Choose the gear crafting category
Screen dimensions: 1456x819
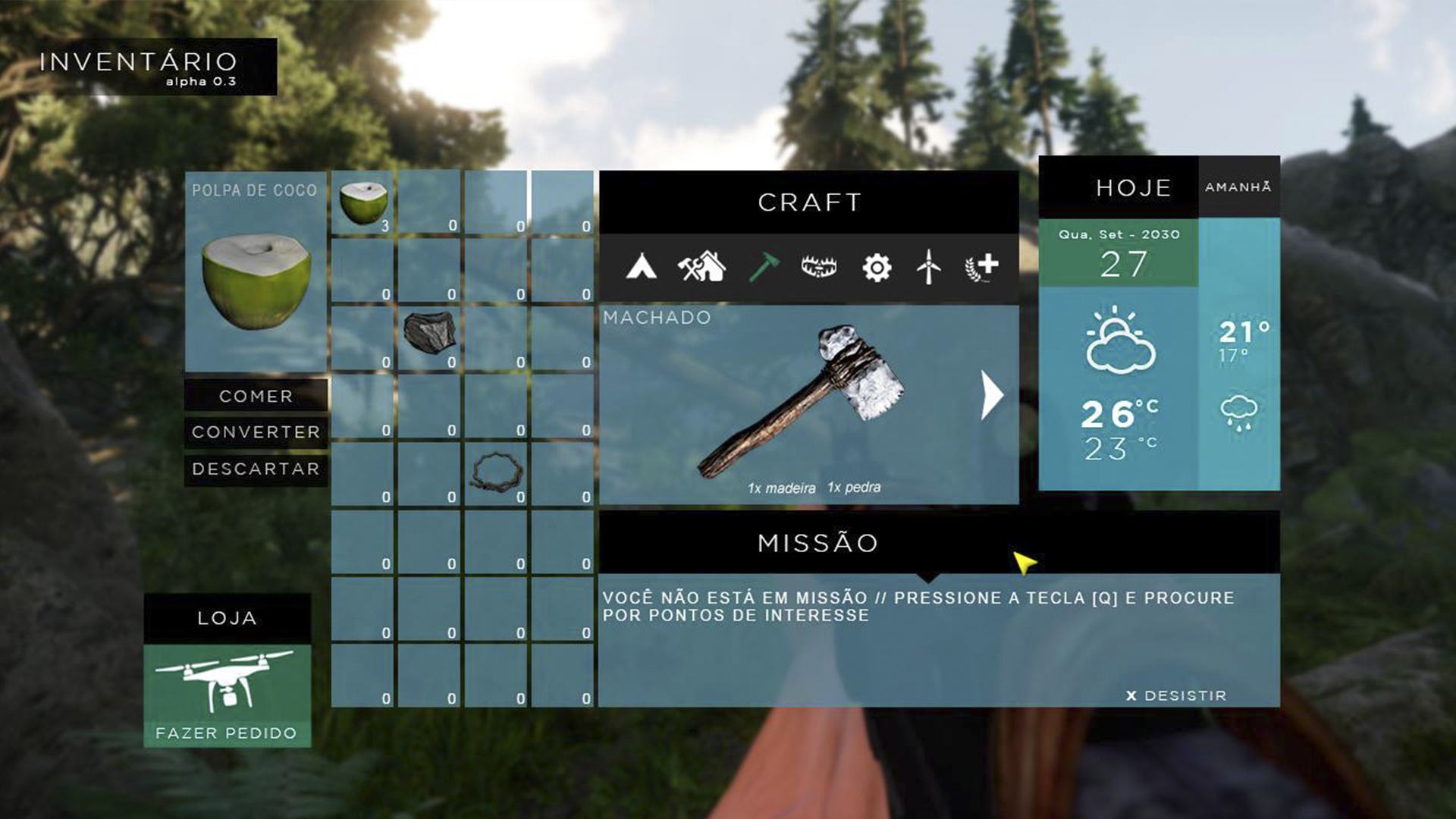point(877,268)
